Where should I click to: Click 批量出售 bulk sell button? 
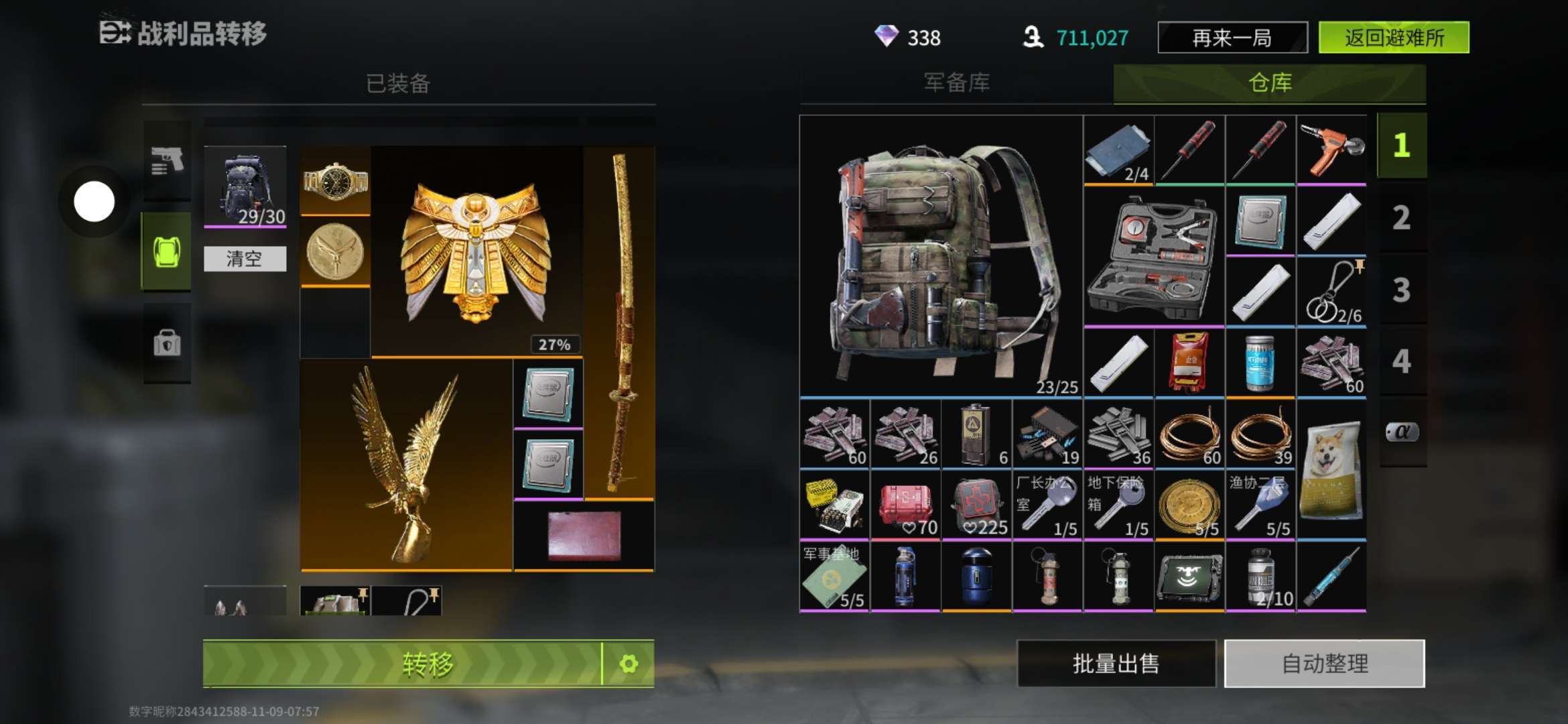pyautogui.click(x=1116, y=664)
